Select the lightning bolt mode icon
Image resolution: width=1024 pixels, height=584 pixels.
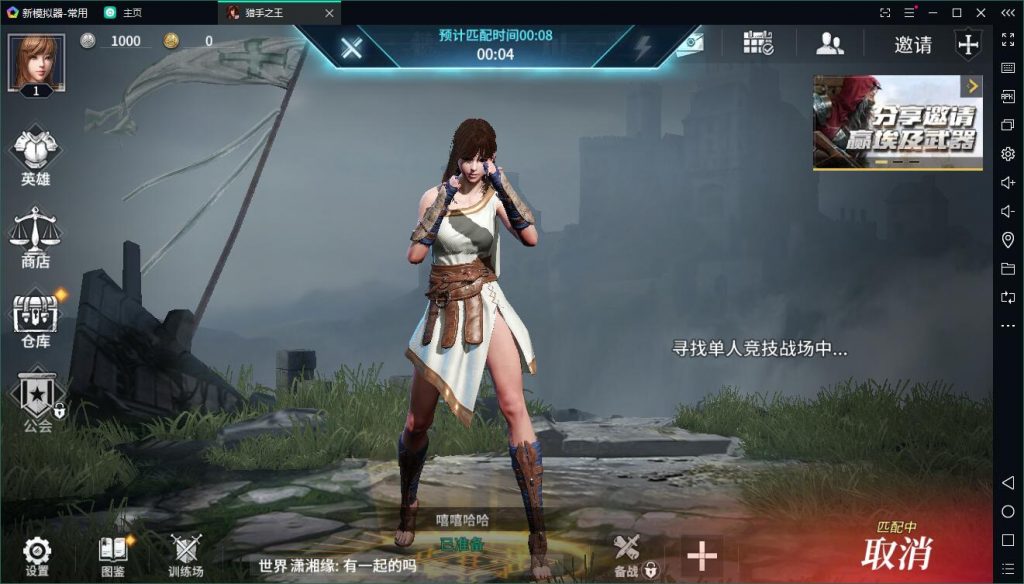[x=642, y=47]
